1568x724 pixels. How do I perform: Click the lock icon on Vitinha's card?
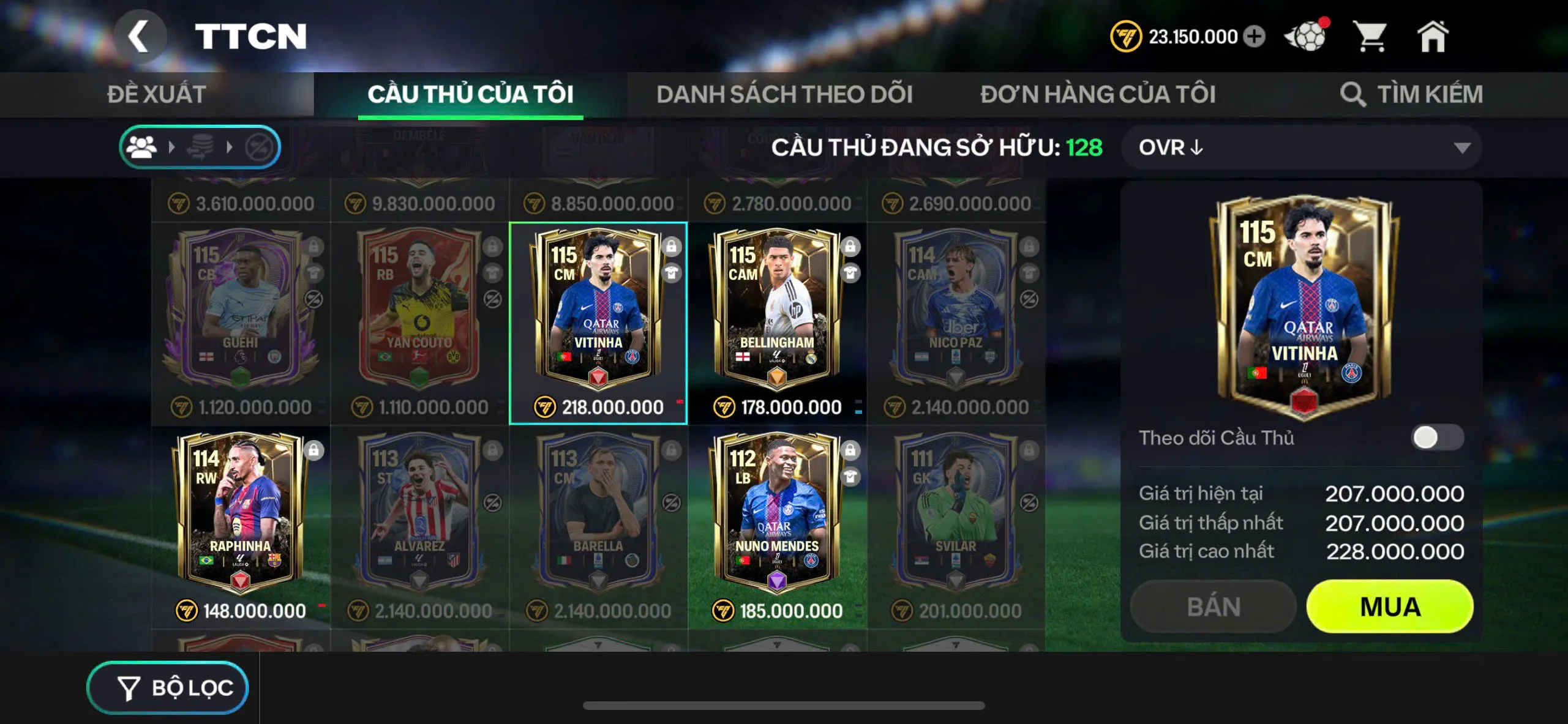tap(671, 245)
